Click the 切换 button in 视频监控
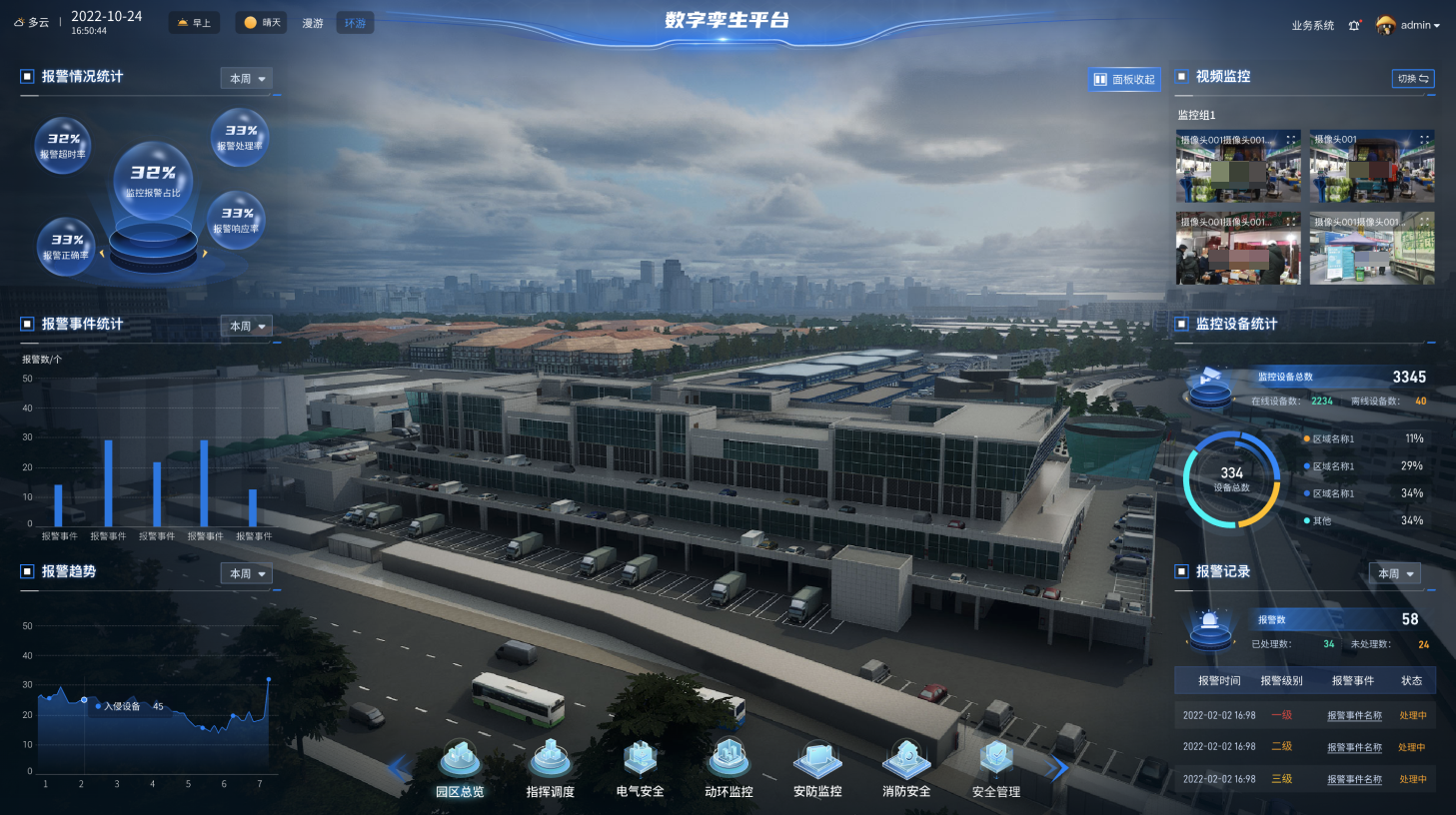 coord(1413,78)
